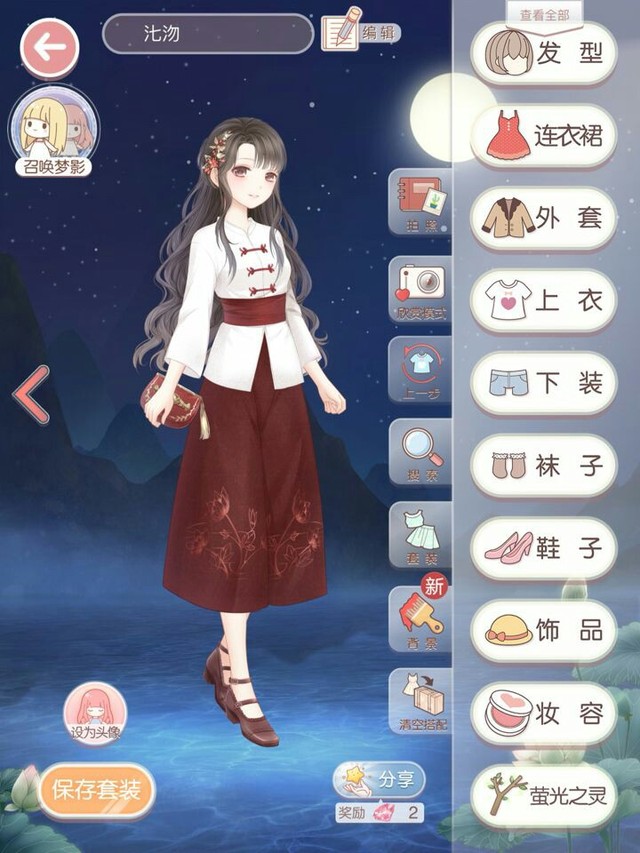Open the 编辑 (edit) name button

coord(360,33)
